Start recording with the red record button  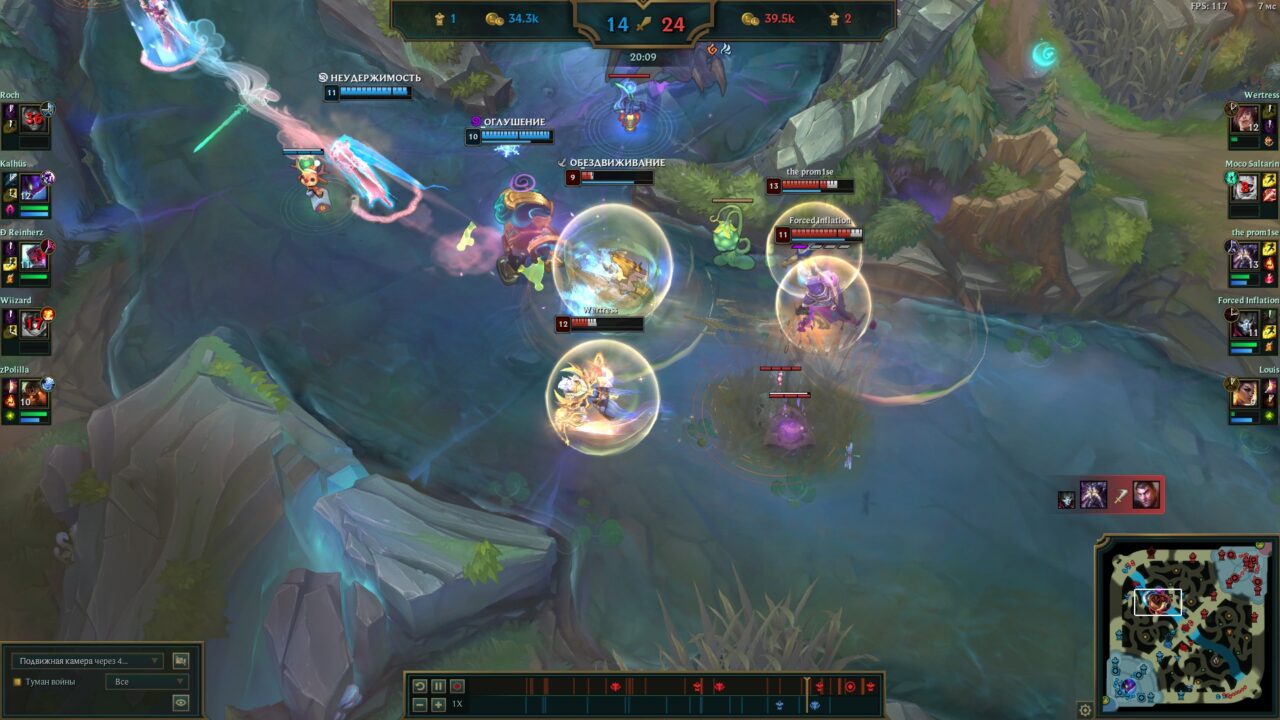[x=457, y=686]
